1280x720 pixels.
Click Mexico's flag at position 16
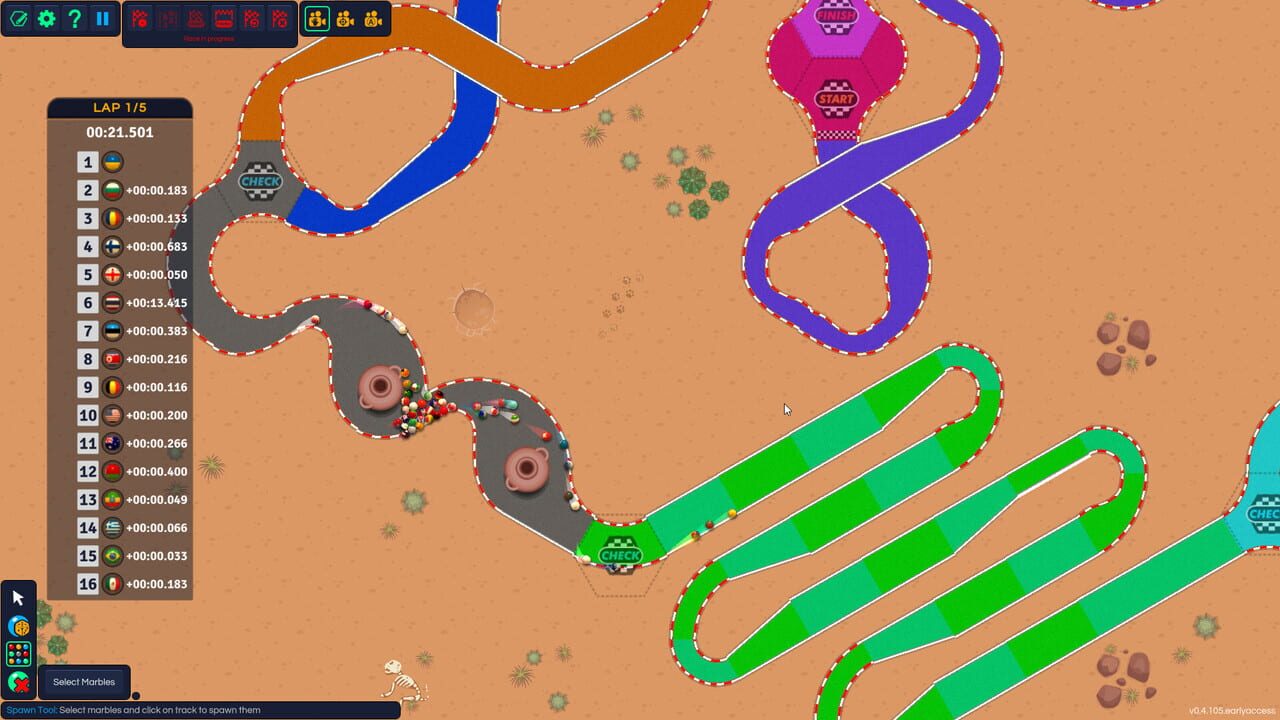pyautogui.click(x=113, y=583)
